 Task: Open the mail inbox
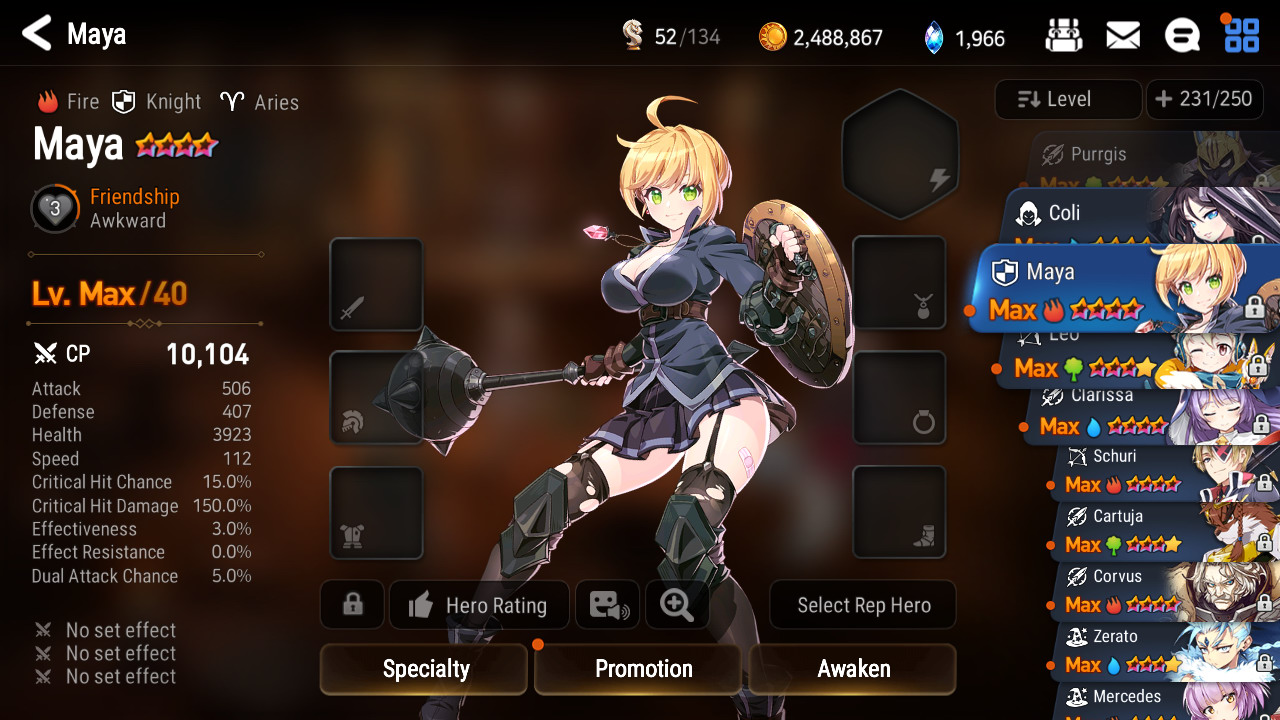coord(1123,37)
